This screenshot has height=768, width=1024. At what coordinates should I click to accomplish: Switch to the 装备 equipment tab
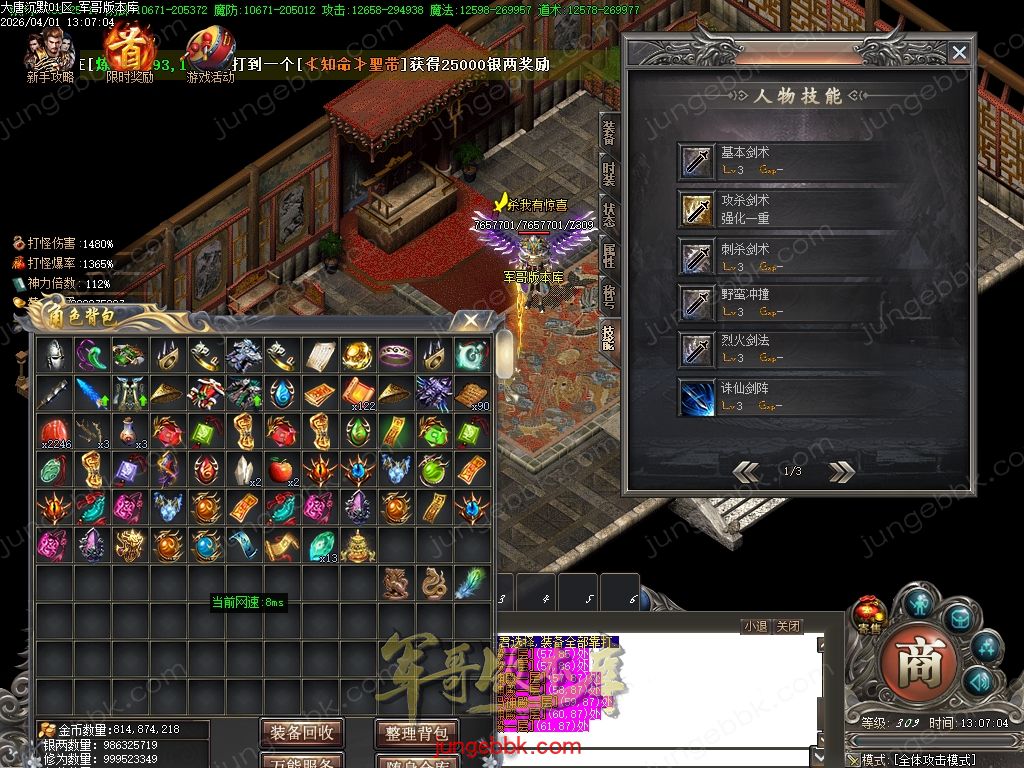point(608,131)
